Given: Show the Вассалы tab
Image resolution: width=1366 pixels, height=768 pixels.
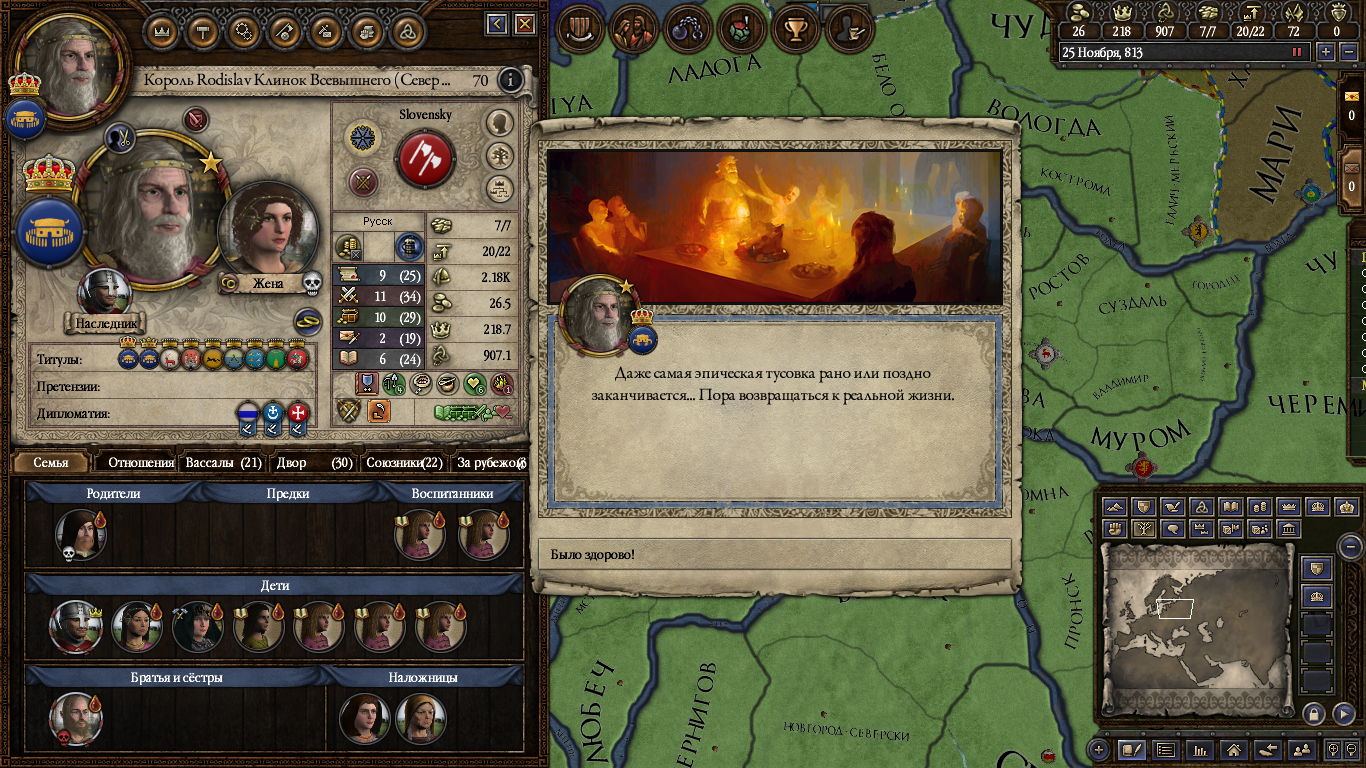Looking at the screenshot, I should coord(223,463).
